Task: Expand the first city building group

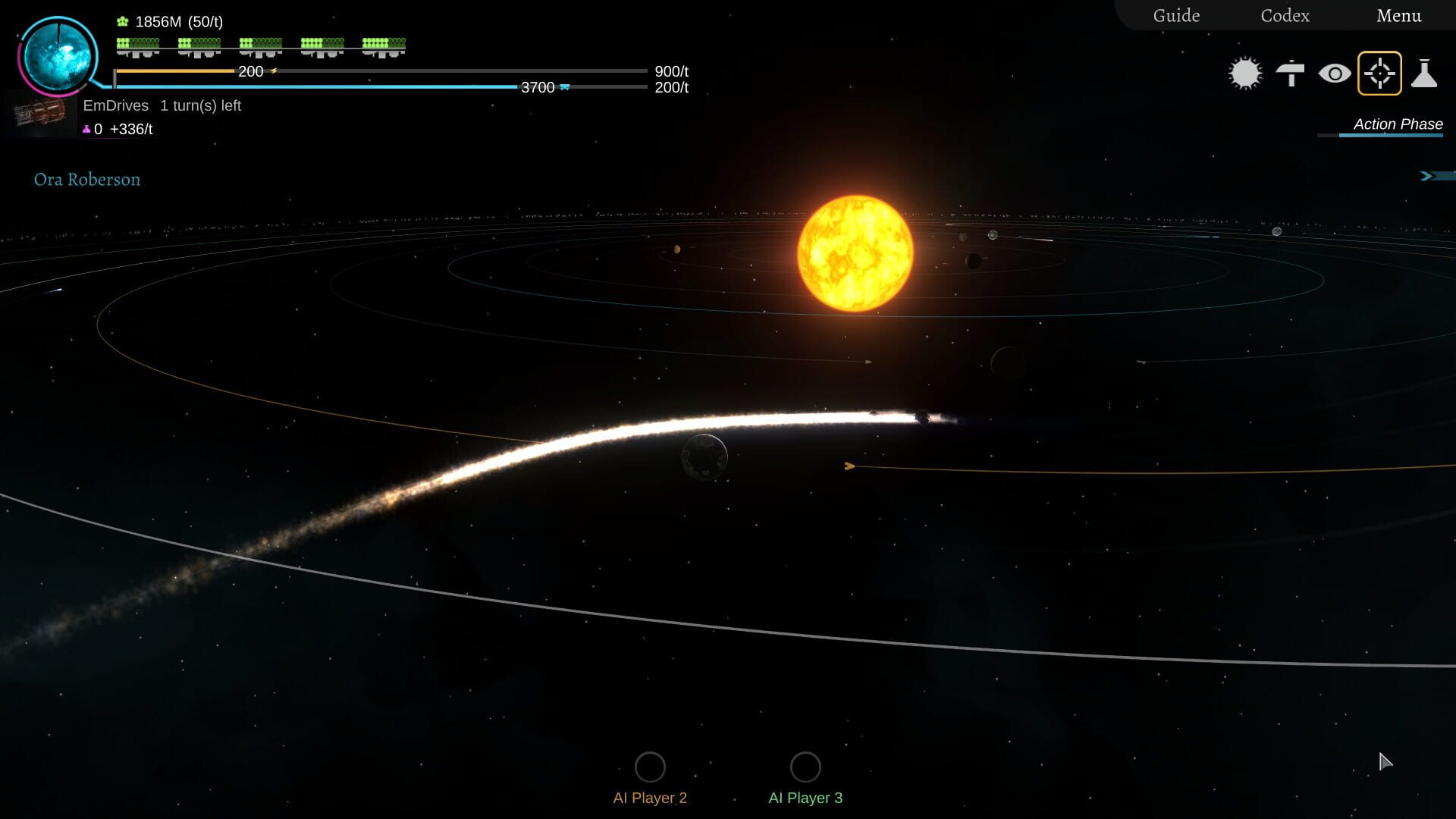Action: tap(135, 47)
